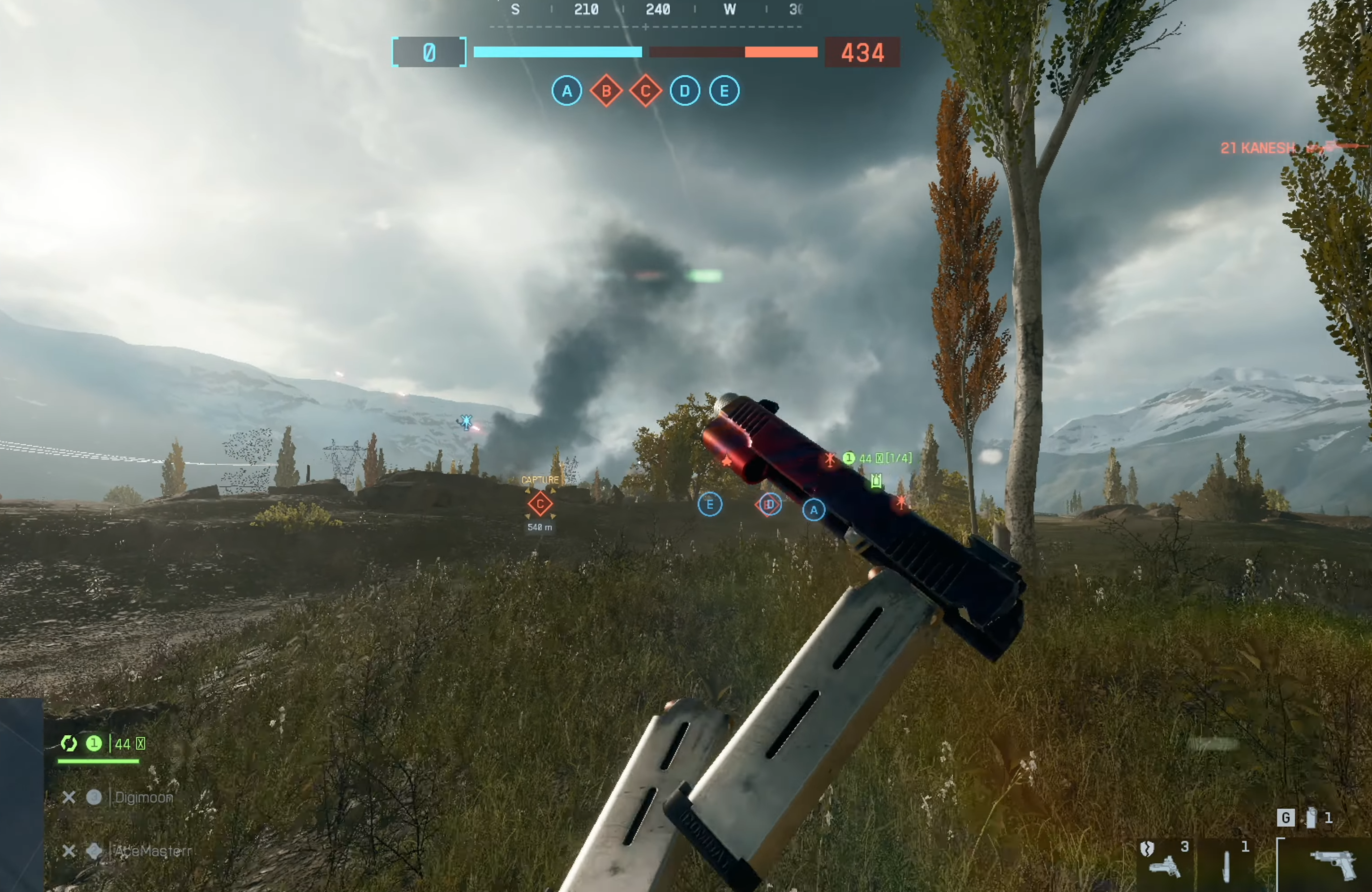The image size is (1372, 892).
Task: Click the blue A world objective marker
Action: 814,510
